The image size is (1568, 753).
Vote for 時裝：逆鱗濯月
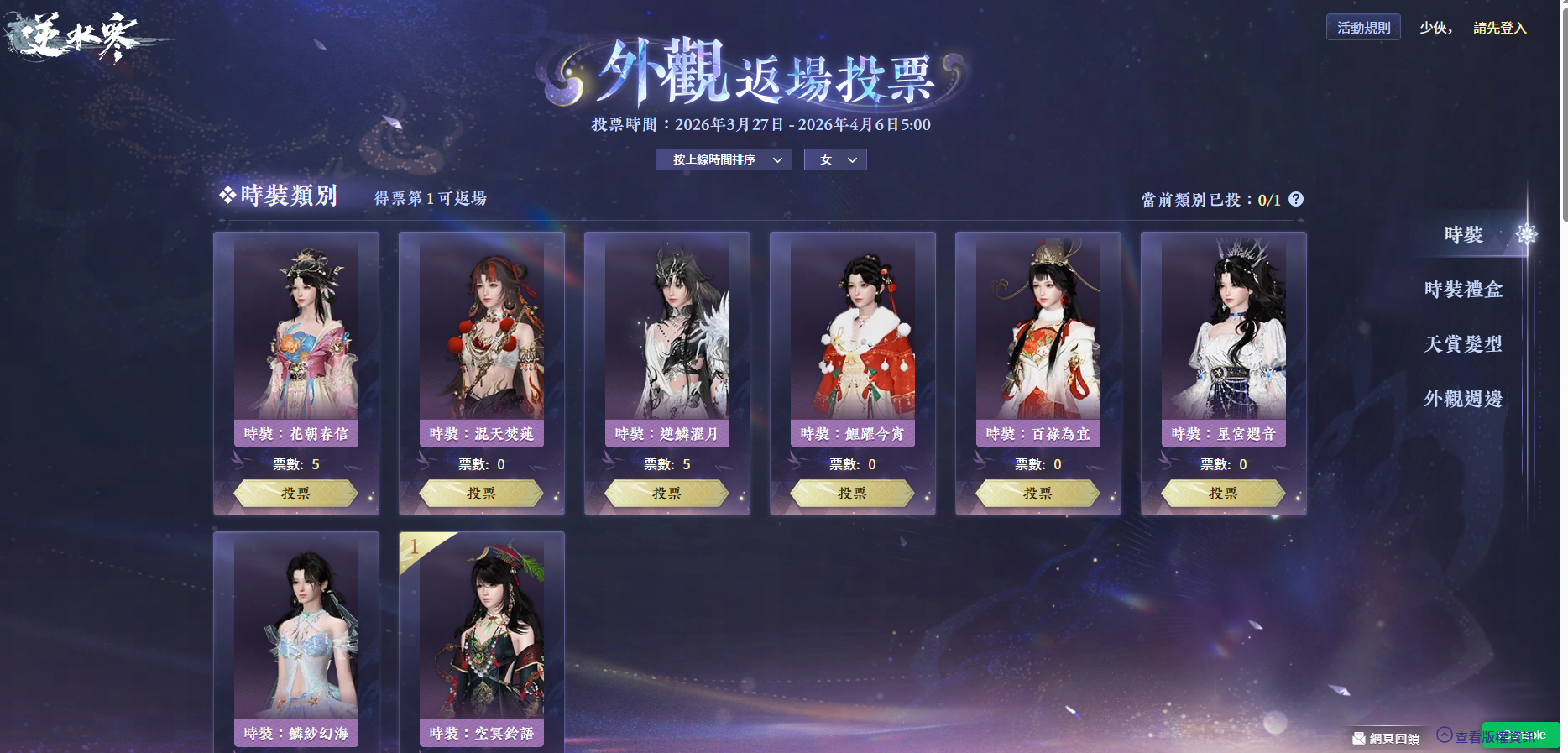coord(666,494)
